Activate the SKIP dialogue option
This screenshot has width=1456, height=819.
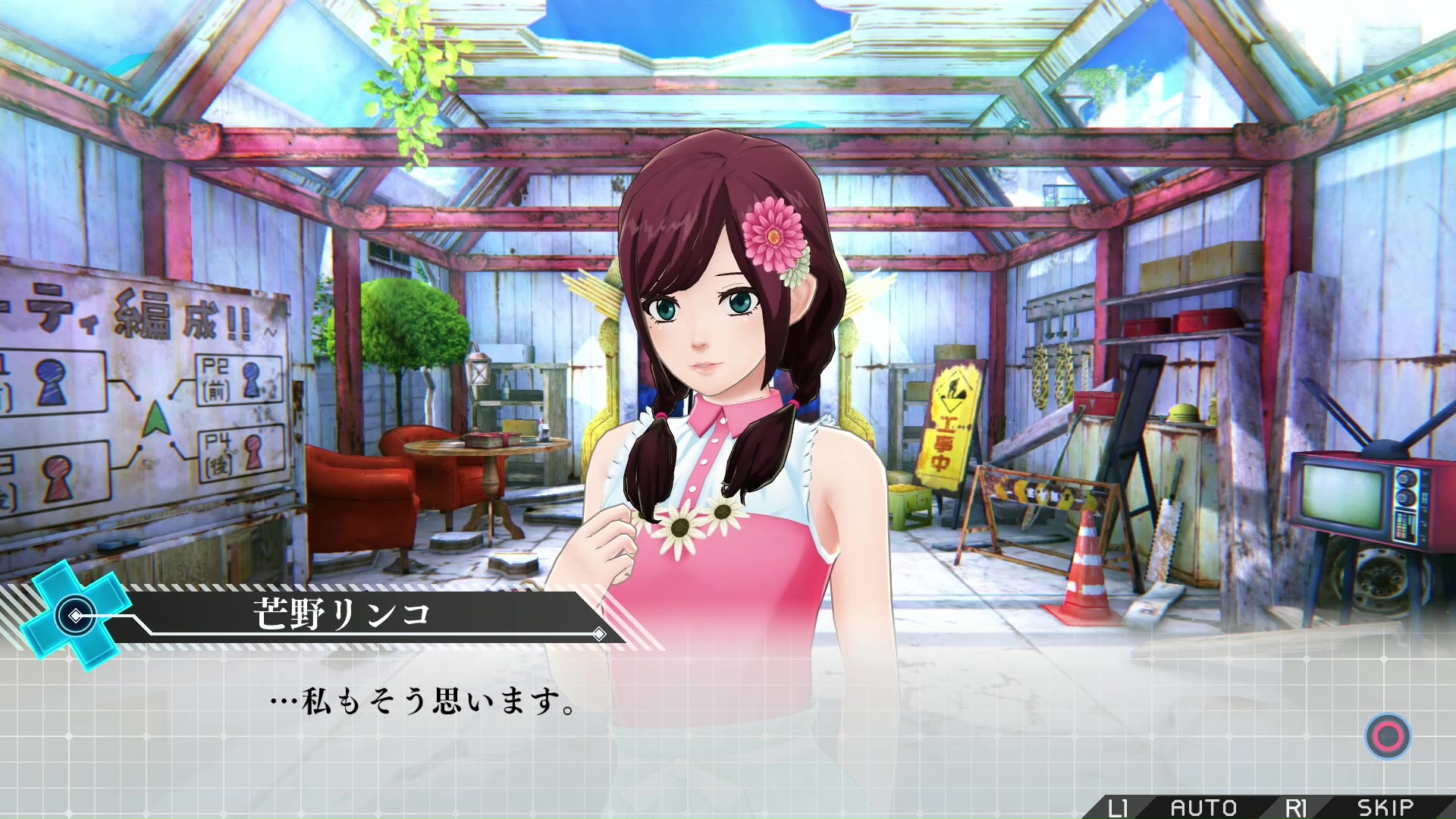point(1385,808)
